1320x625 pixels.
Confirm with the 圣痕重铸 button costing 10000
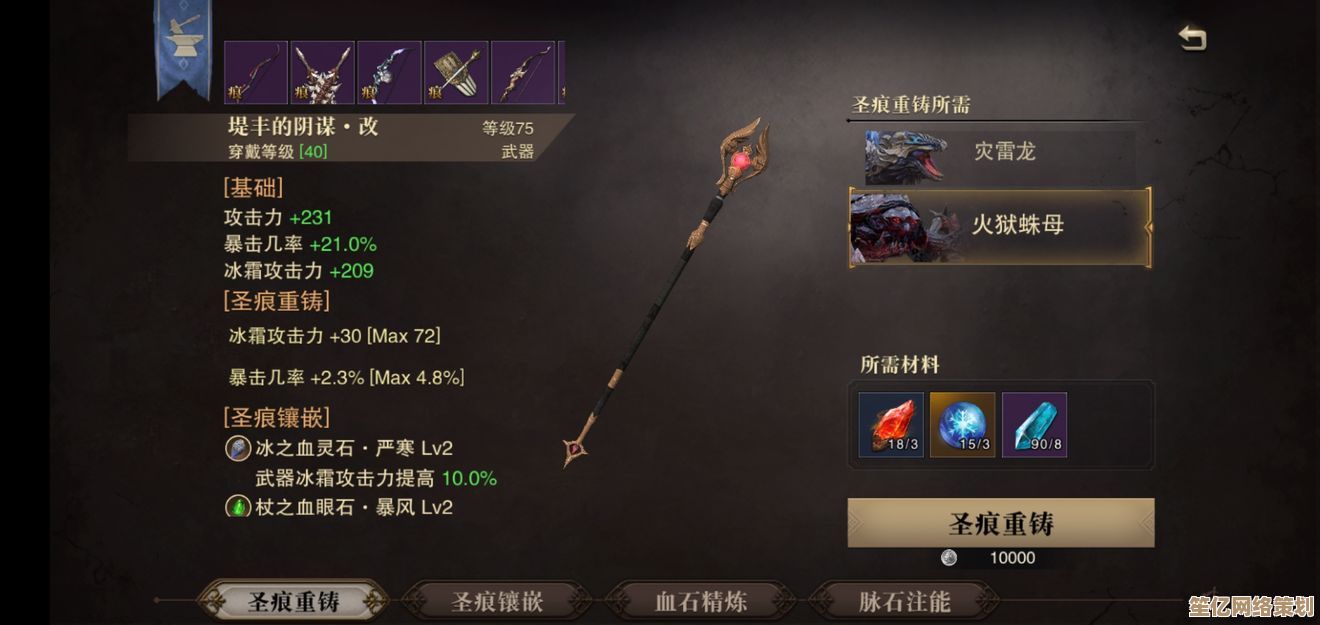1000,523
